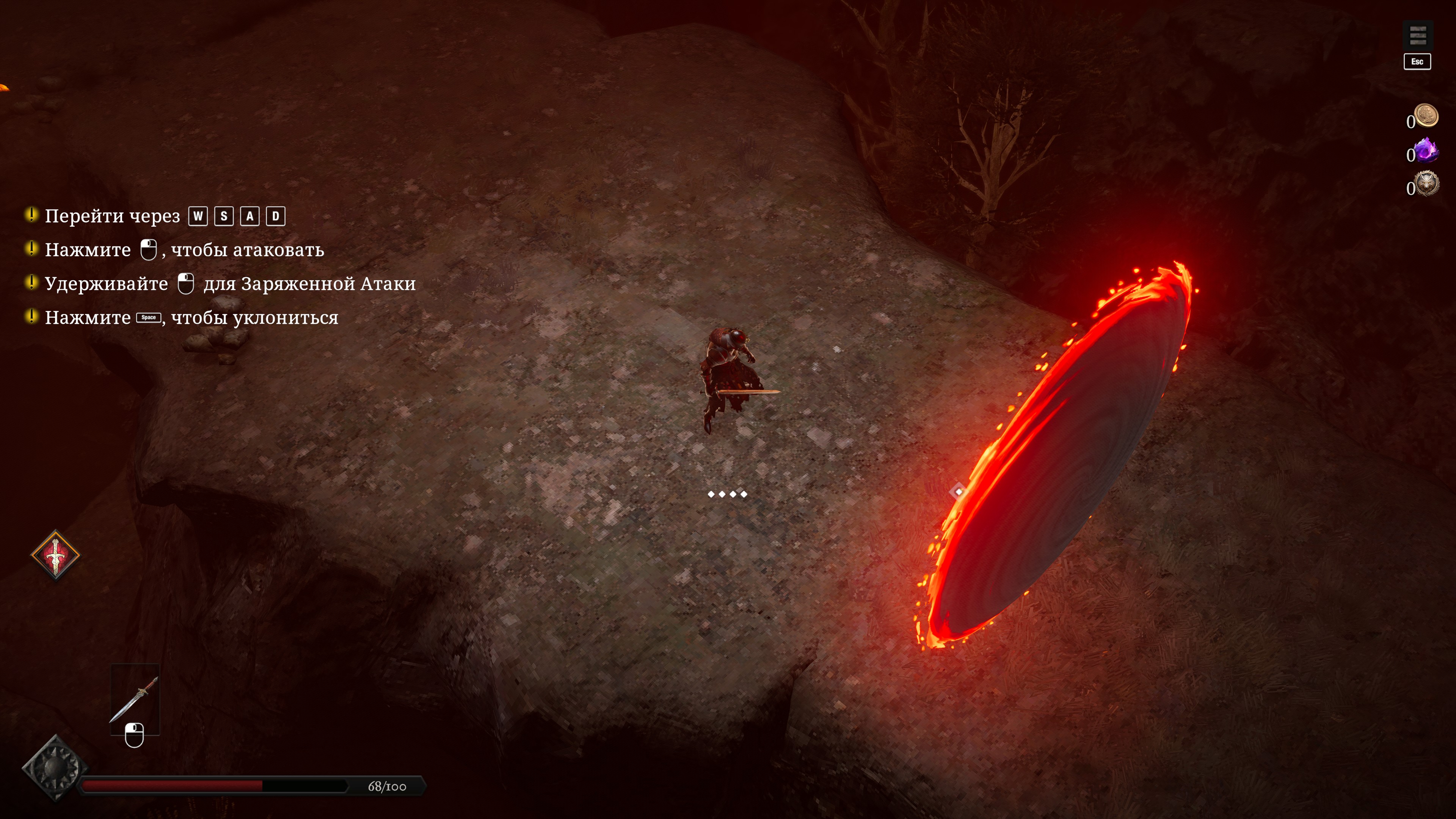Click the spiked dark orb emblem
The height and width of the screenshot is (819, 1456).
(x=55, y=768)
